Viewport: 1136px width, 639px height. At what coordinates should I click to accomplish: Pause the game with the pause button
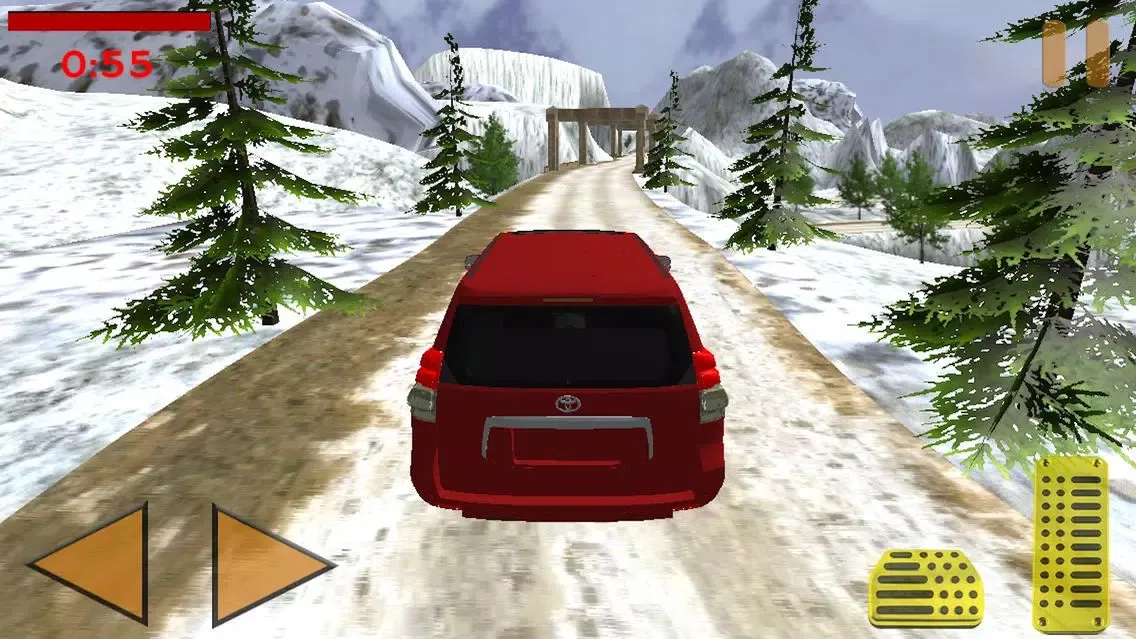[x=1076, y=53]
